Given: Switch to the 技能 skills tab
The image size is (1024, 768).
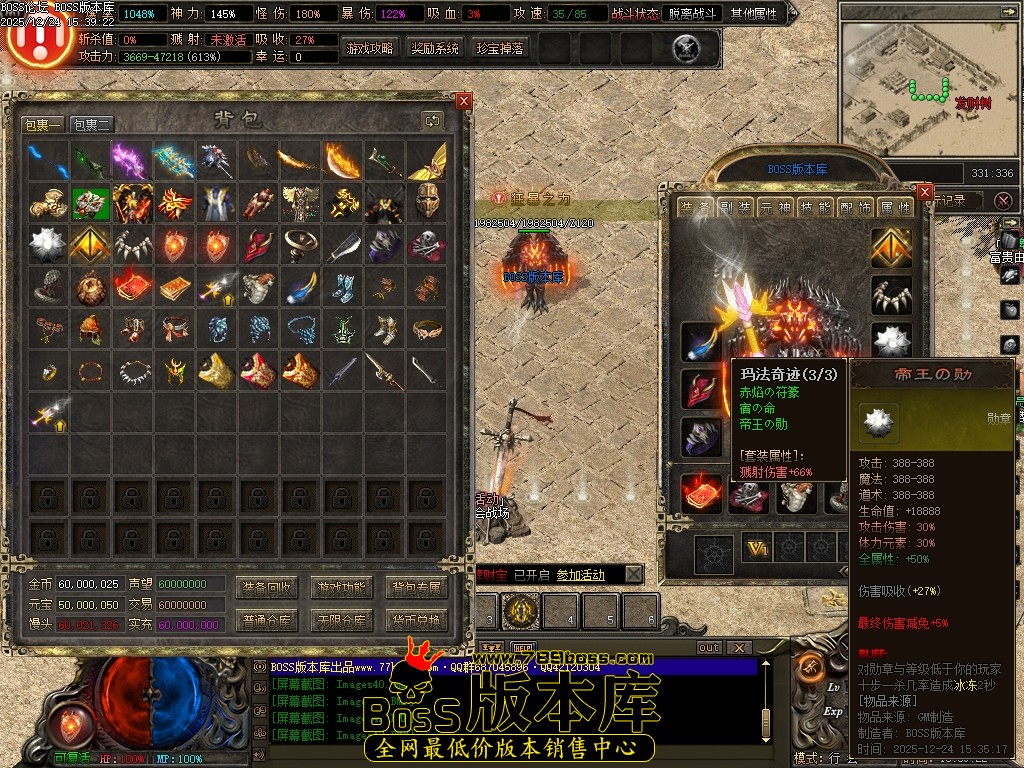Looking at the screenshot, I should [x=817, y=207].
